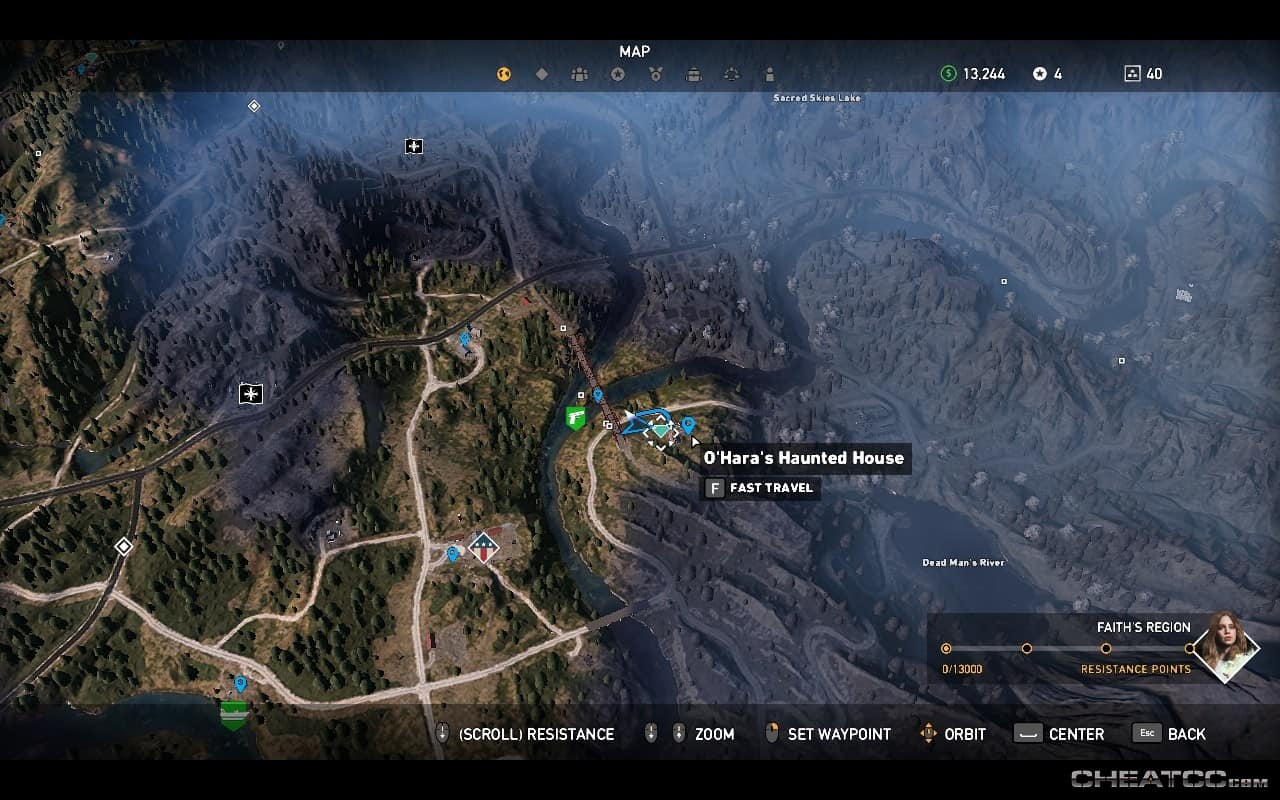Select the American flag marker near Falls End
Image resolution: width=1280 pixels, height=800 pixels.
click(x=484, y=546)
